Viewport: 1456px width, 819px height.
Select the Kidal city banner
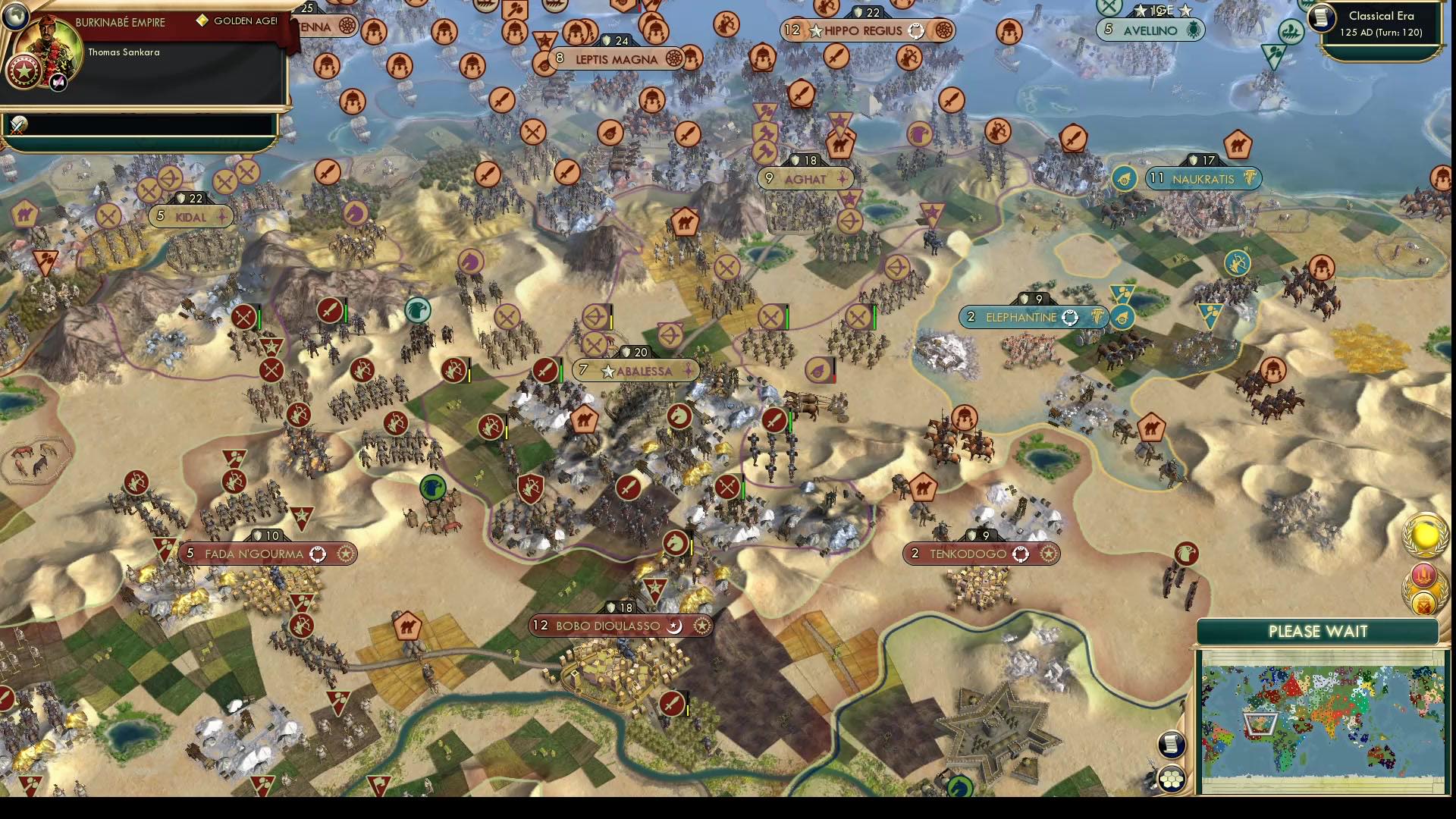(x=190, y=217)
